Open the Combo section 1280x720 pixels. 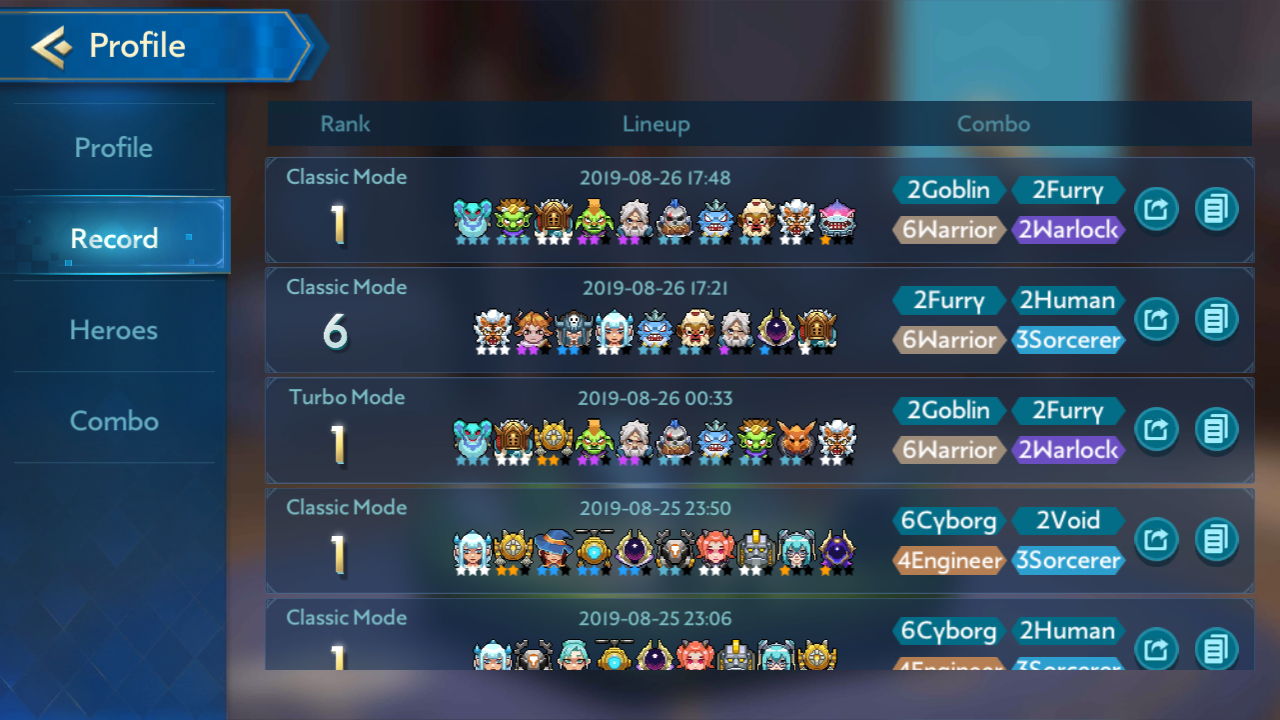[114, 420]
